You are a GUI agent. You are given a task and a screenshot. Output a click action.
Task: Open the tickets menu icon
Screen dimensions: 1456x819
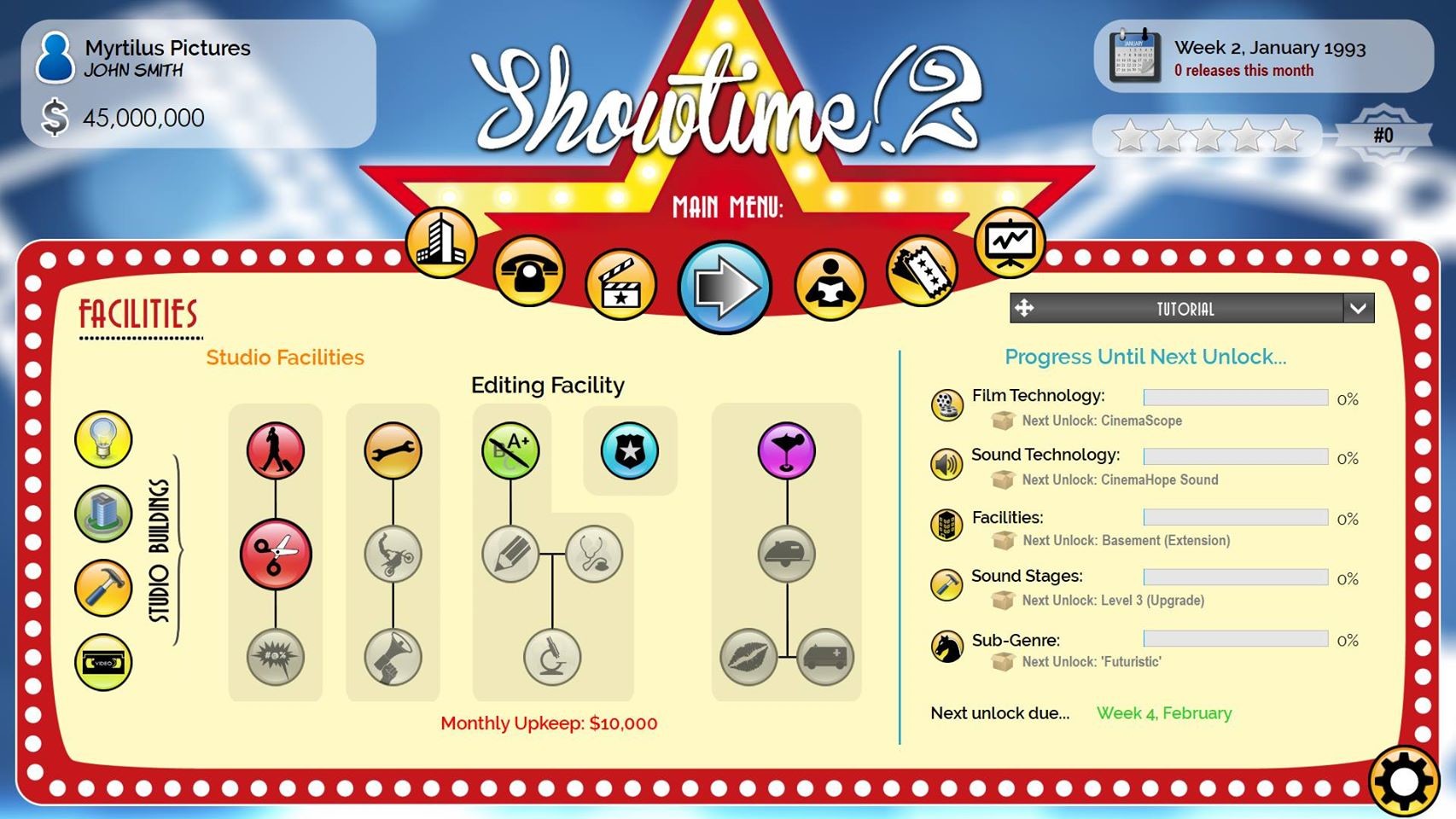922,271
